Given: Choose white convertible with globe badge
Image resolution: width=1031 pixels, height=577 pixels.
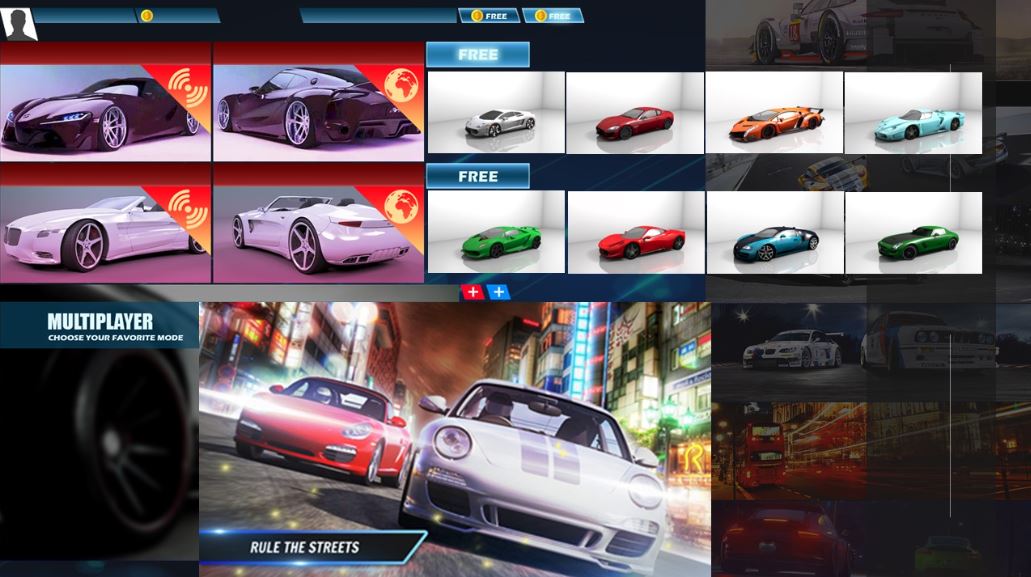Looking at the screenshot, I should point(318,223).
